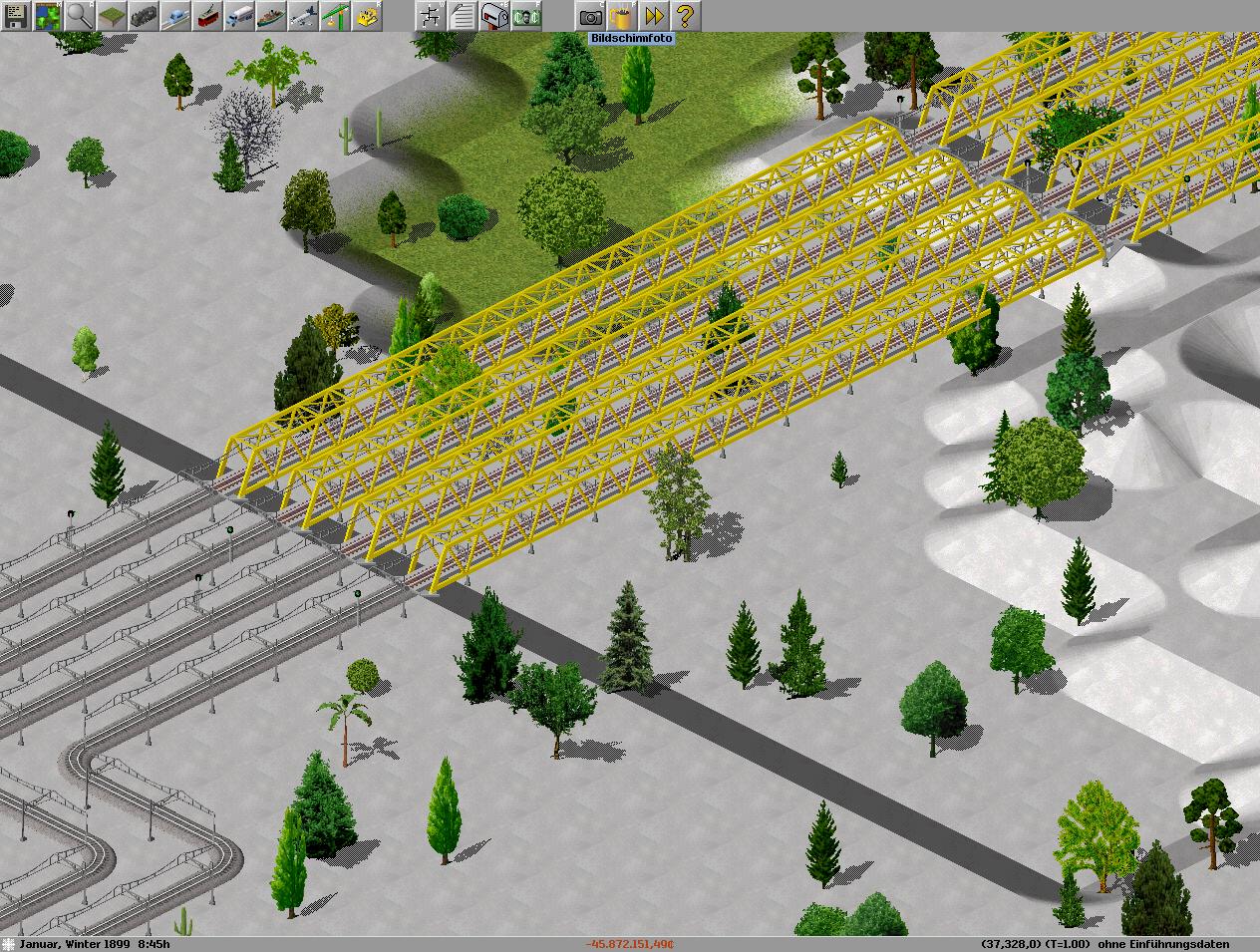
Task: Open the finances banknote window
Action: click(x=526, y=15)
